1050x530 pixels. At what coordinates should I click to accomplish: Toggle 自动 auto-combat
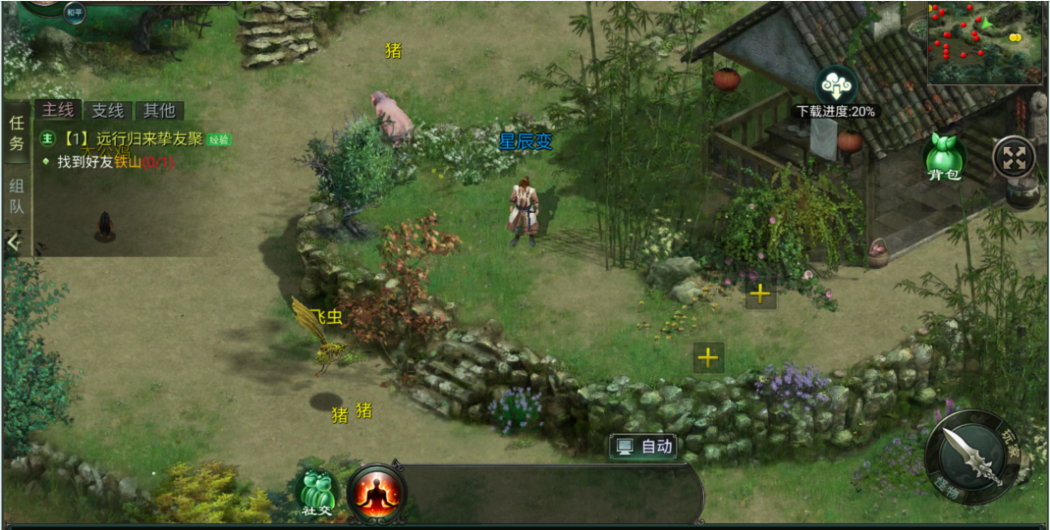[x=644, y=446]
